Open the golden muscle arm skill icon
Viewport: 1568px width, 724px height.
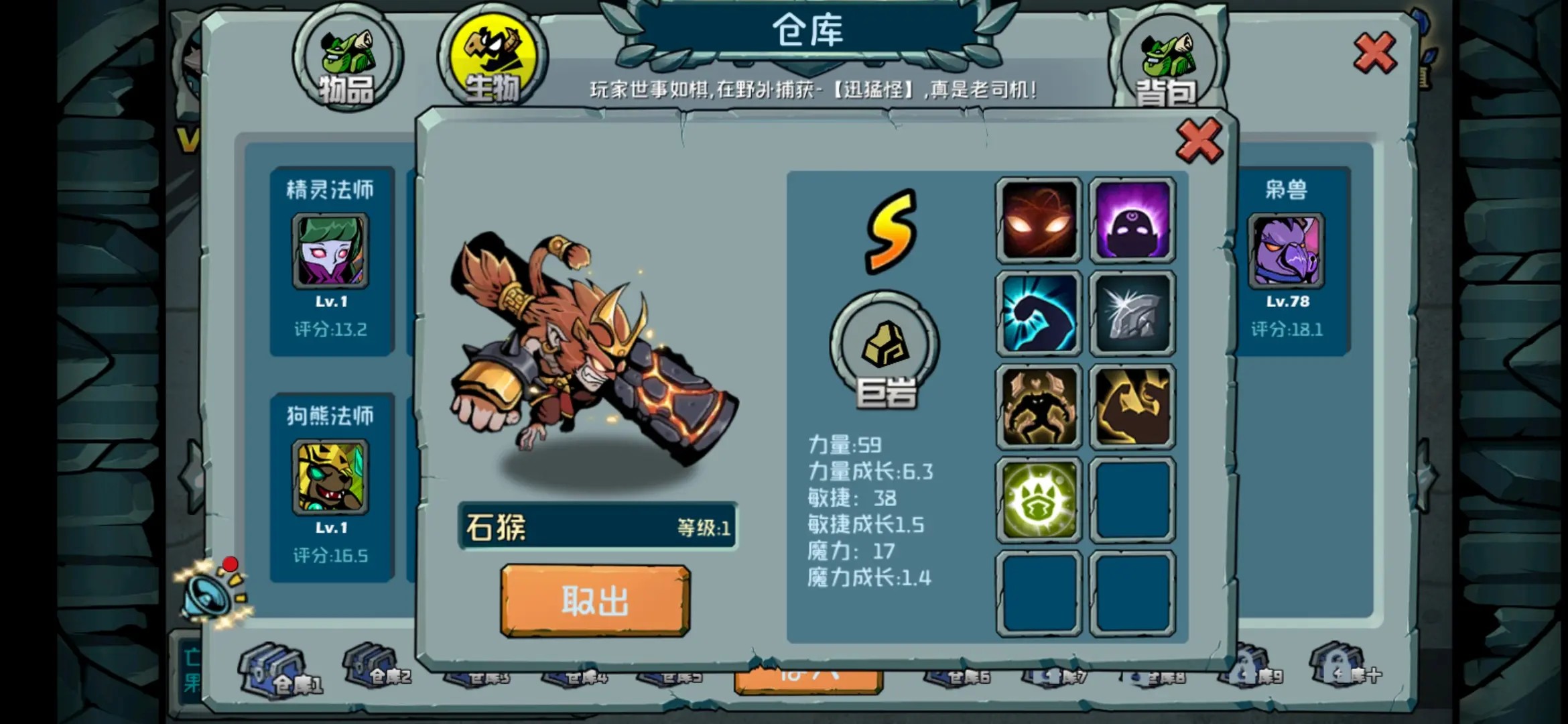1132,406
